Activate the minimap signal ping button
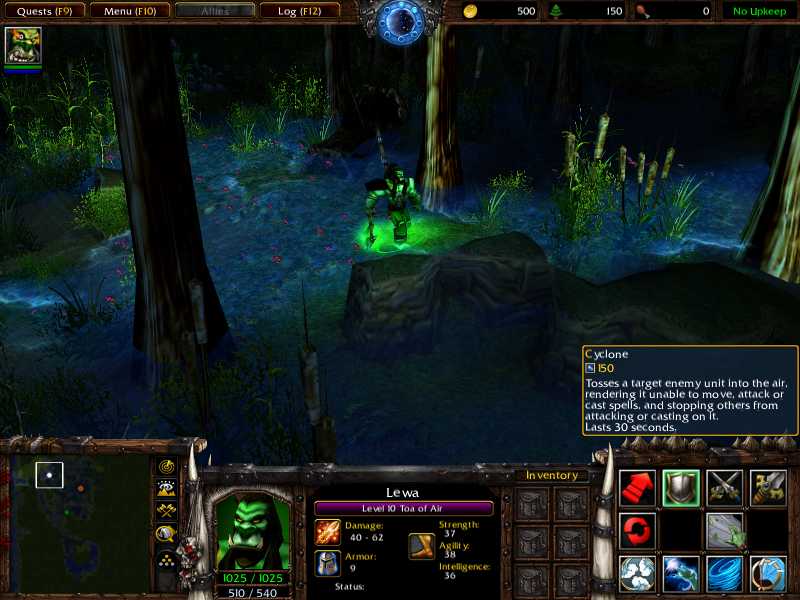Viewport: 800px width, 600px height. tap(167, 467)
